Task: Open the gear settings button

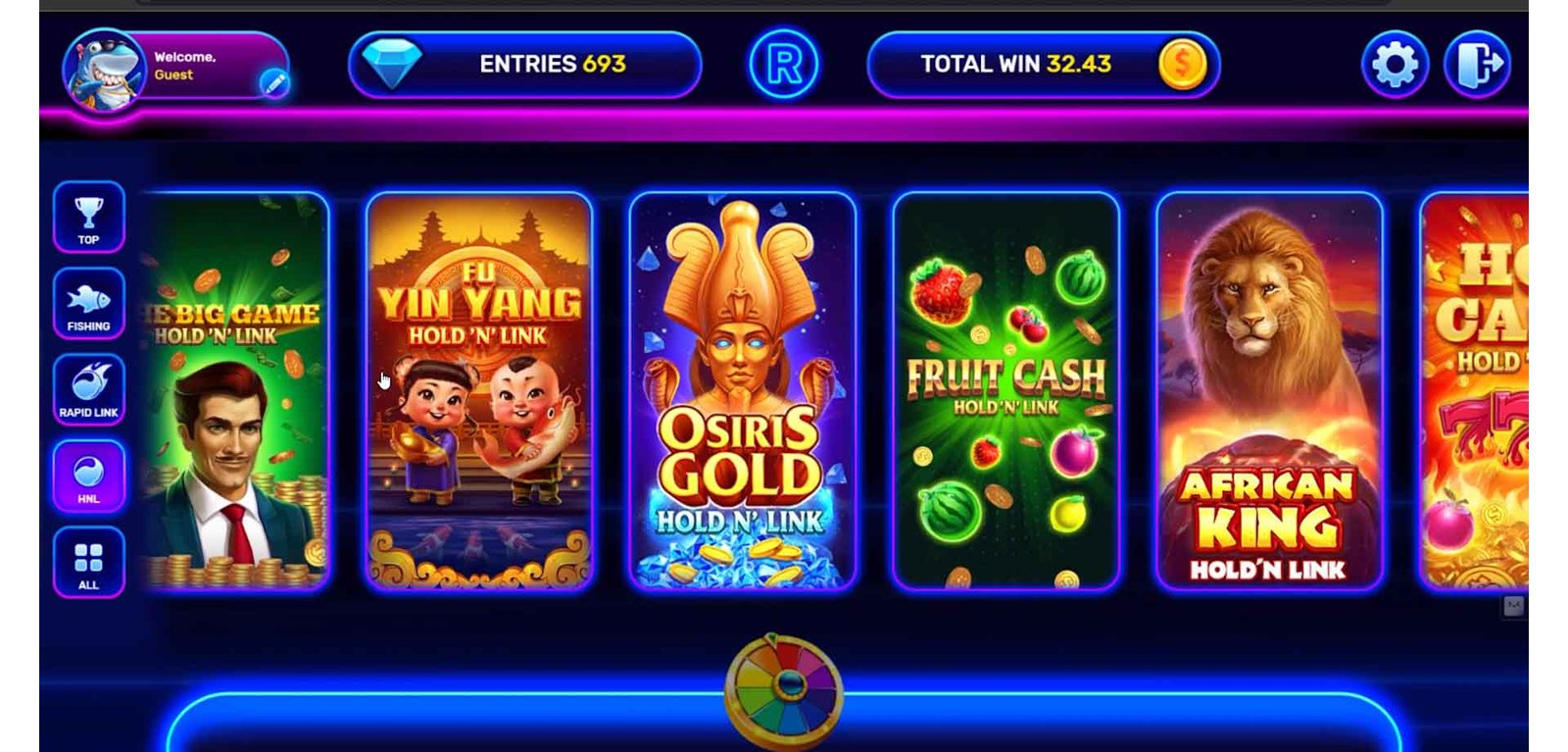Action: point(1395,65)
